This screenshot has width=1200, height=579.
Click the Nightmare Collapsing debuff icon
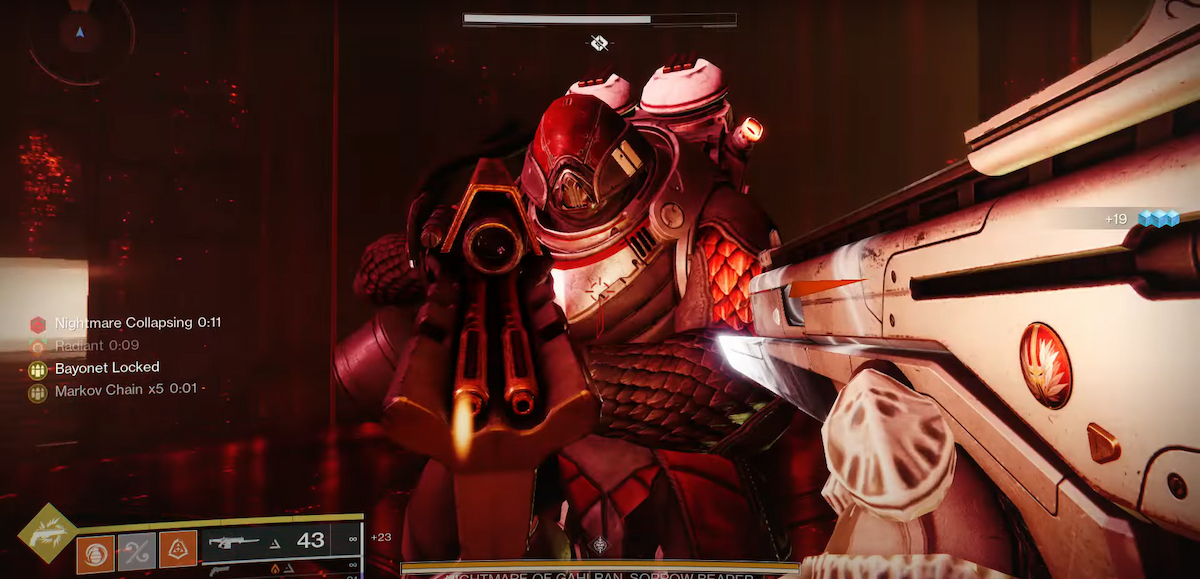click(38, 324)
